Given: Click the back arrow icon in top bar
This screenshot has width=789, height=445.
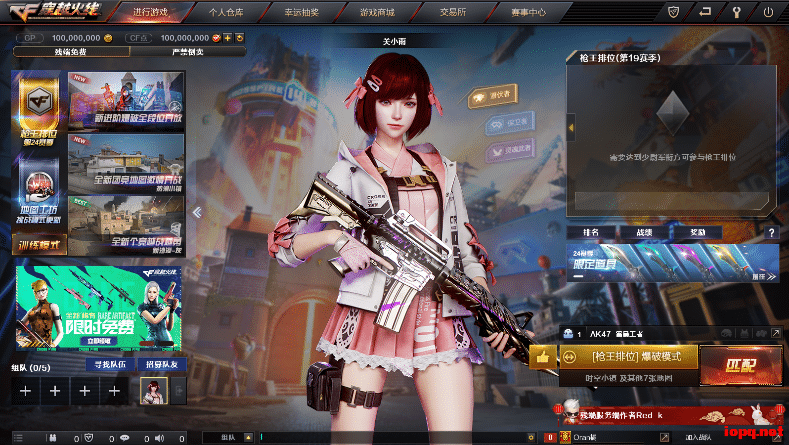Looking at the screenshot, I should click(x=706, y=12).
